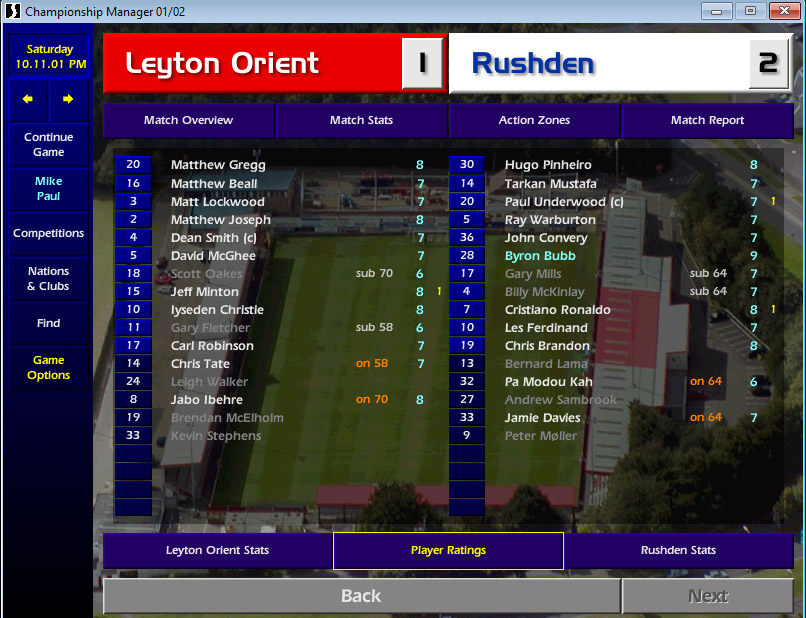View Rushden Stats
This screenshot has height=618, width=806.
(678, 550)
